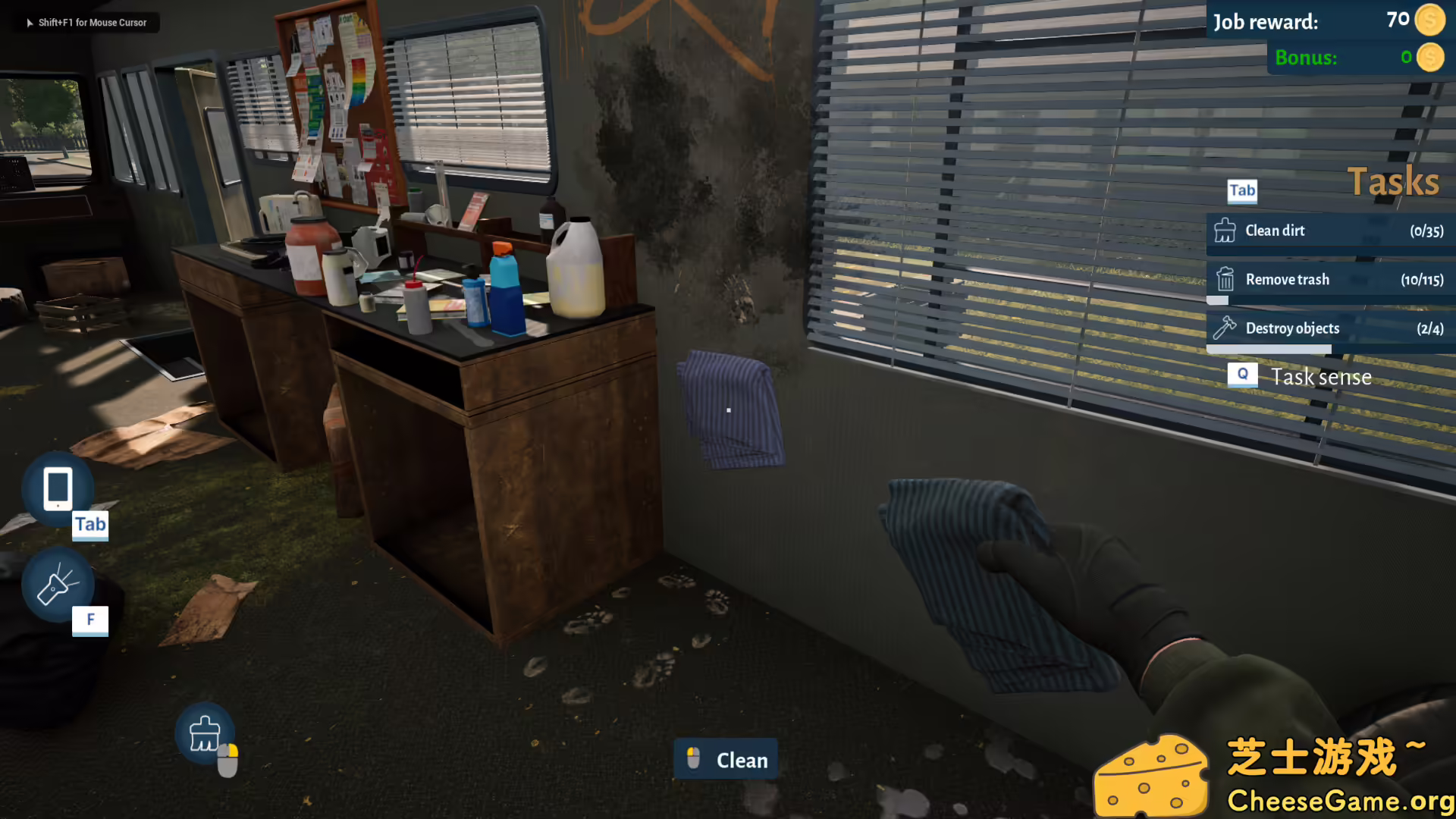Toggle the Clean dirt task entry
The height and width of the screenshot is (819, 1456).
tap(1331, 231)
